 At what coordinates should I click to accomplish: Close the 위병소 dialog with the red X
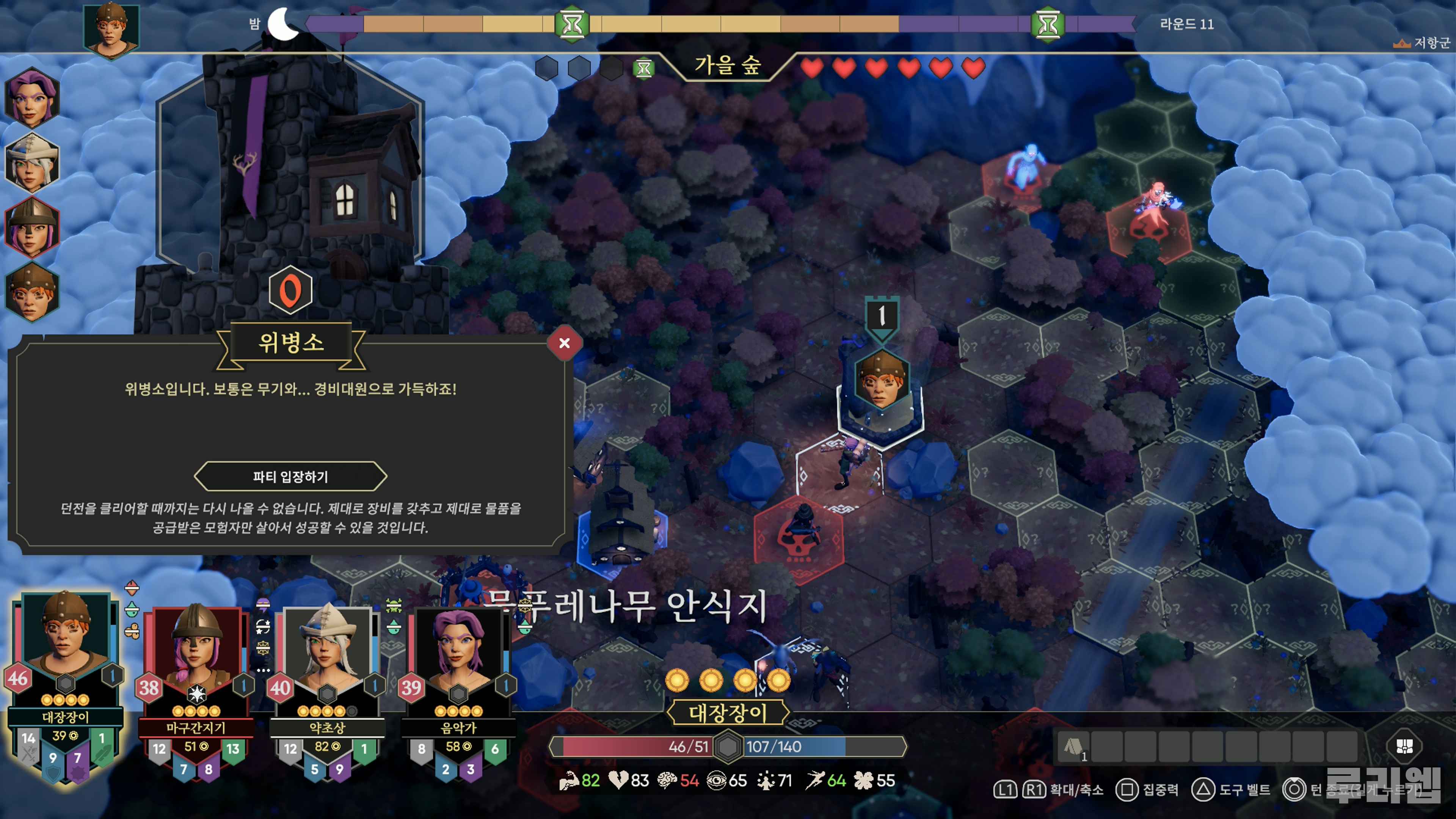564,343
